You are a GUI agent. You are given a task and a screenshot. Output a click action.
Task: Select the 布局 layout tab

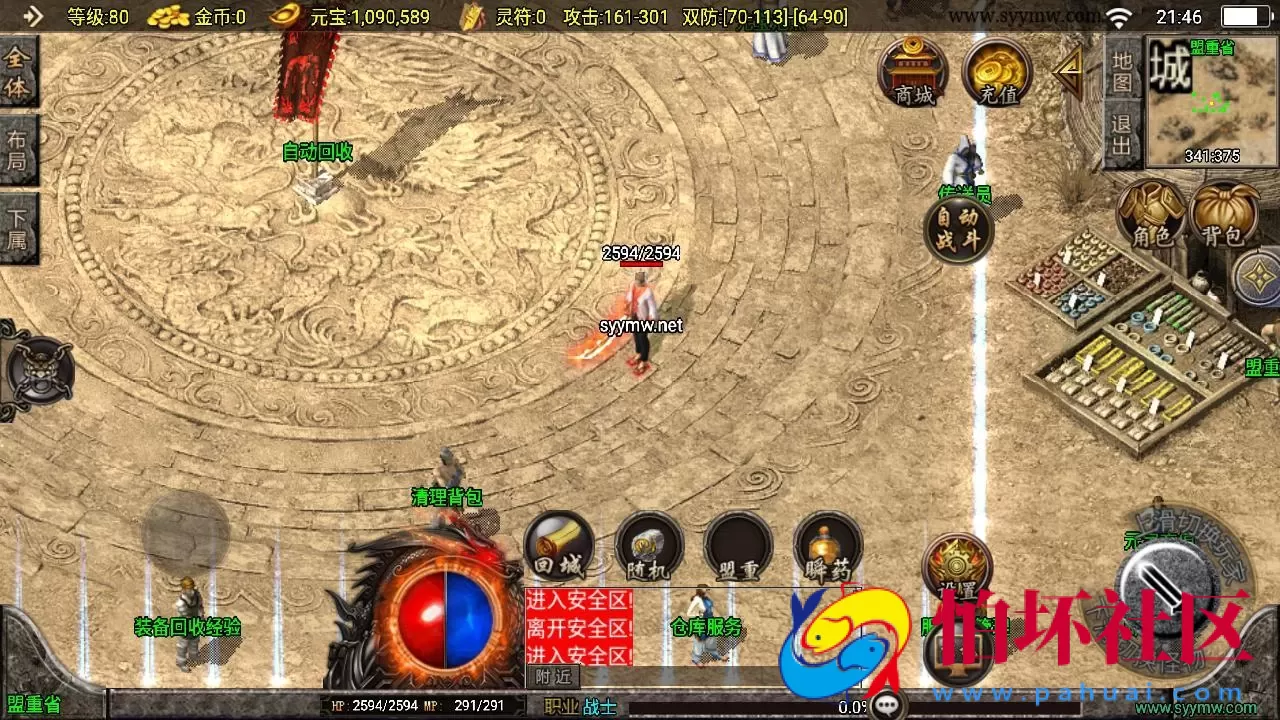18,150
